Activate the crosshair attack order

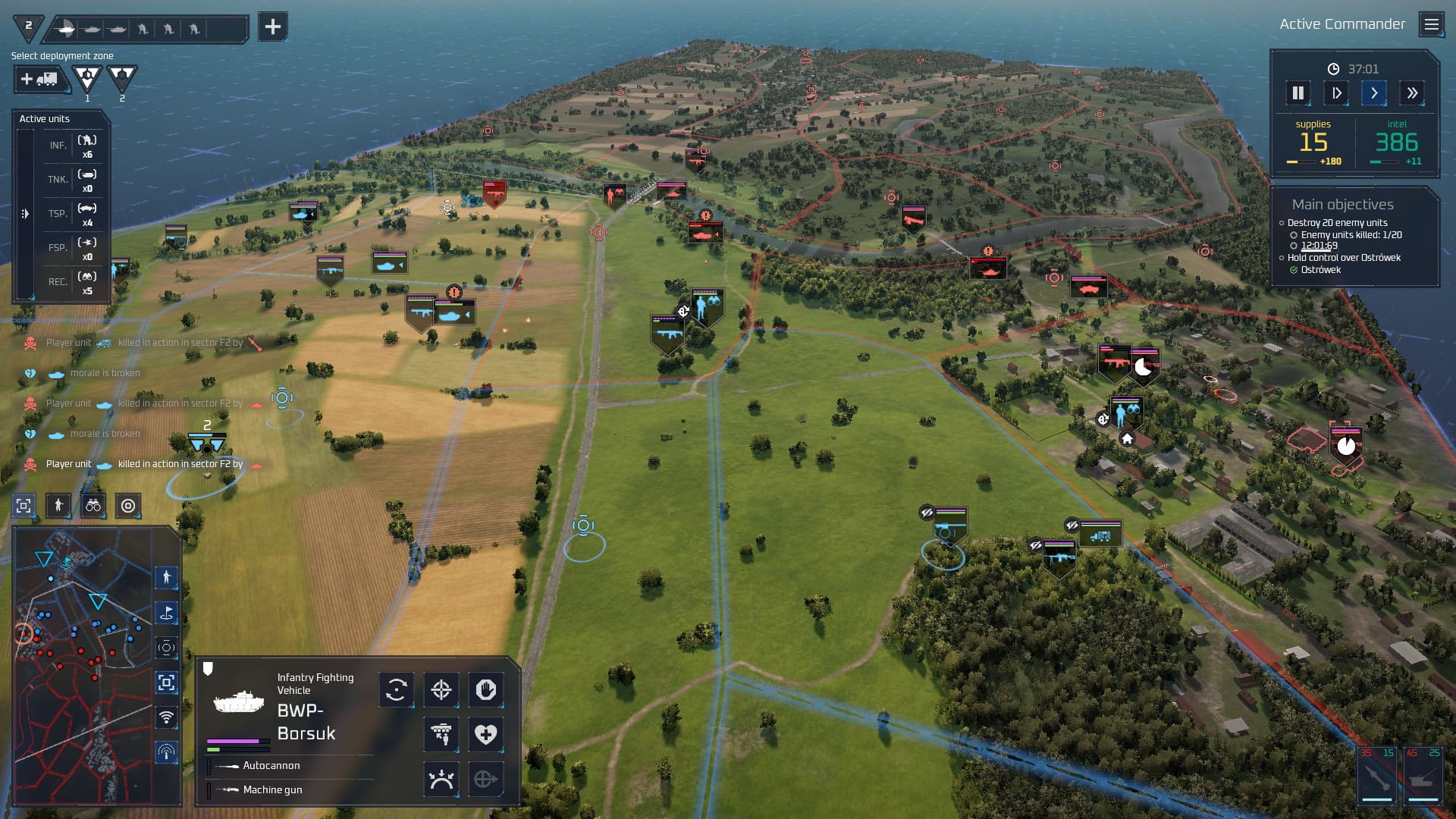pyautogui.click(x=441, y=689)
